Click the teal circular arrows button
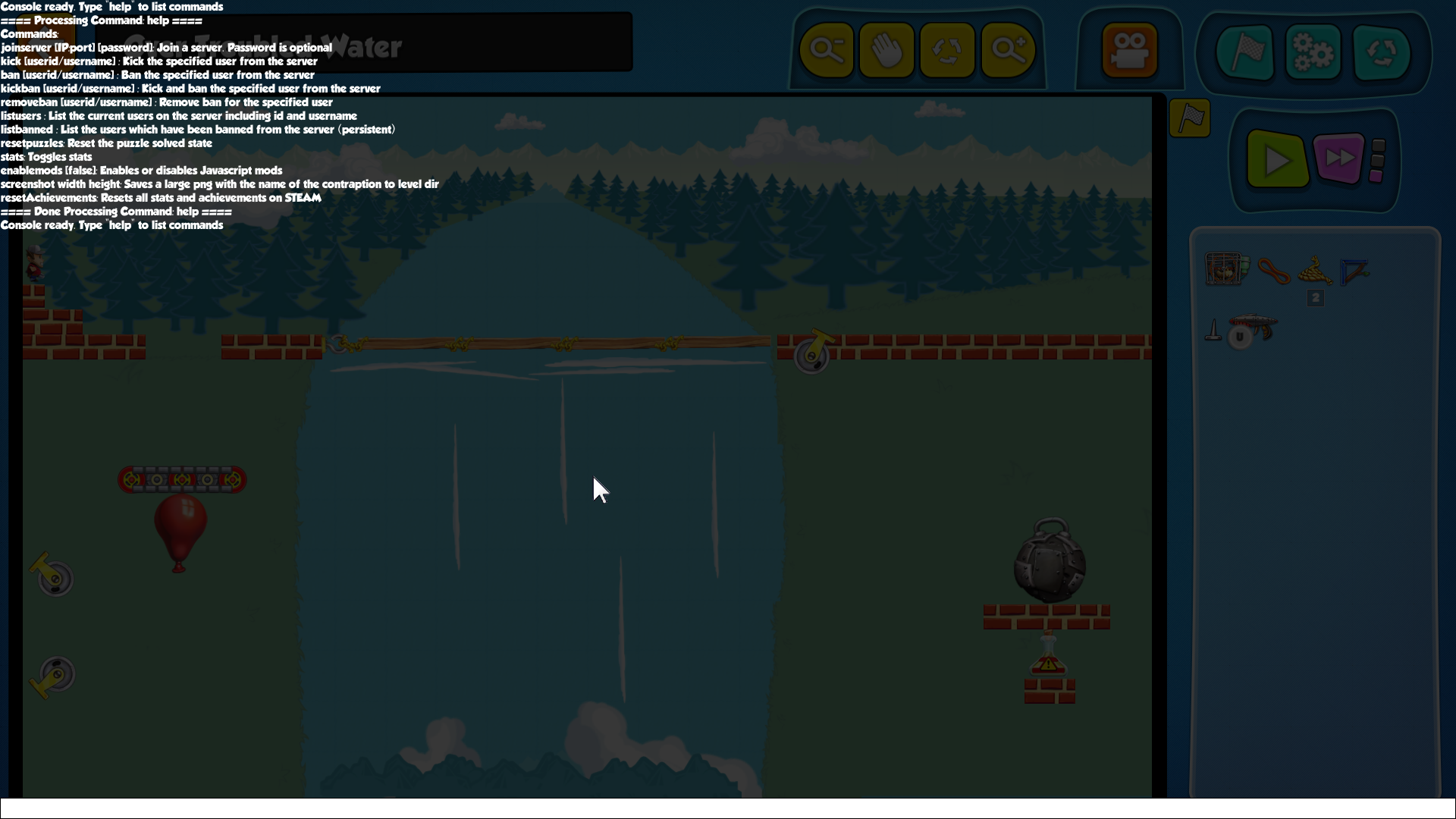 pos(1381,52)
